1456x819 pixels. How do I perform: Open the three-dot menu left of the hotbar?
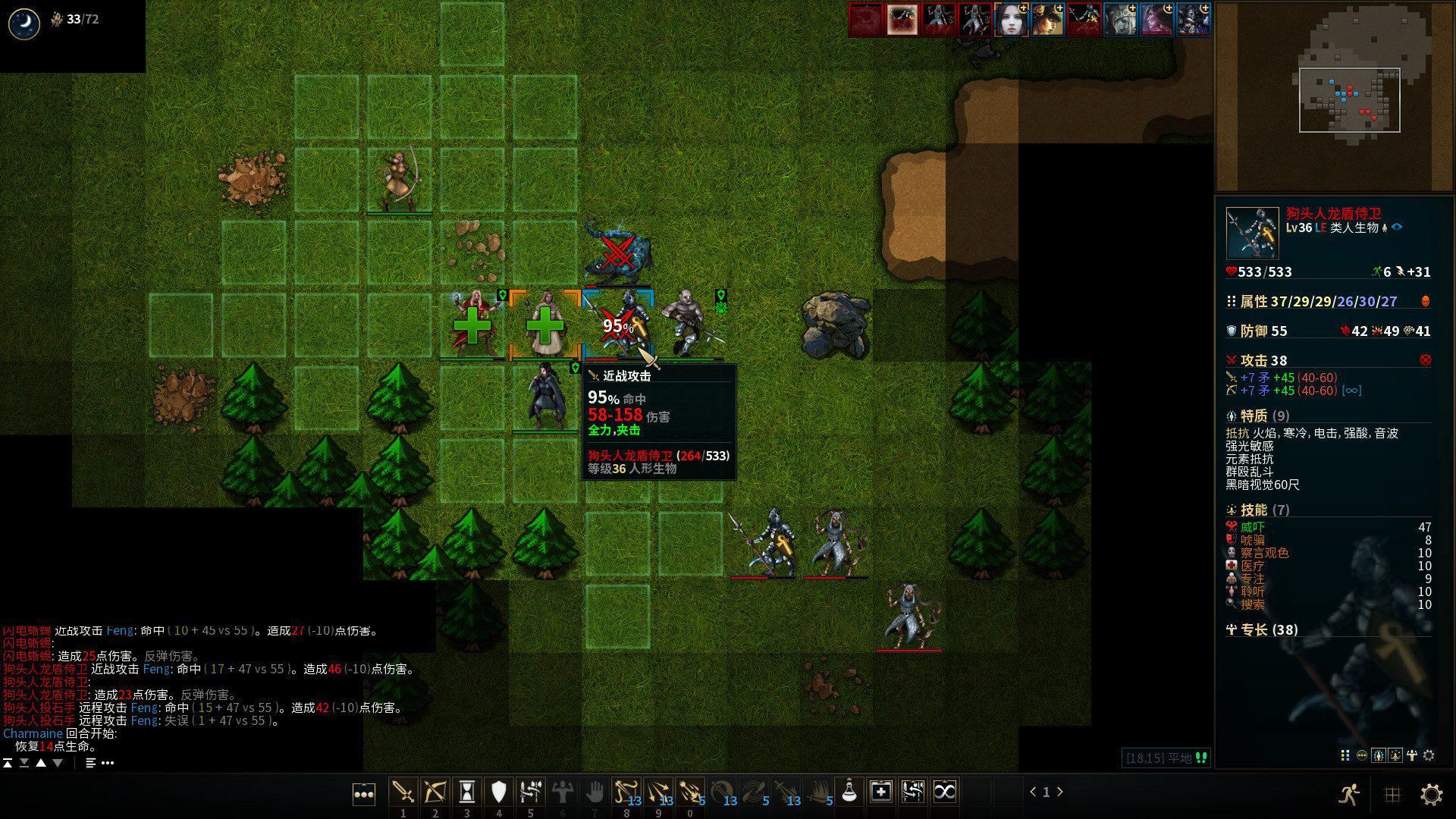coord(364,795)
